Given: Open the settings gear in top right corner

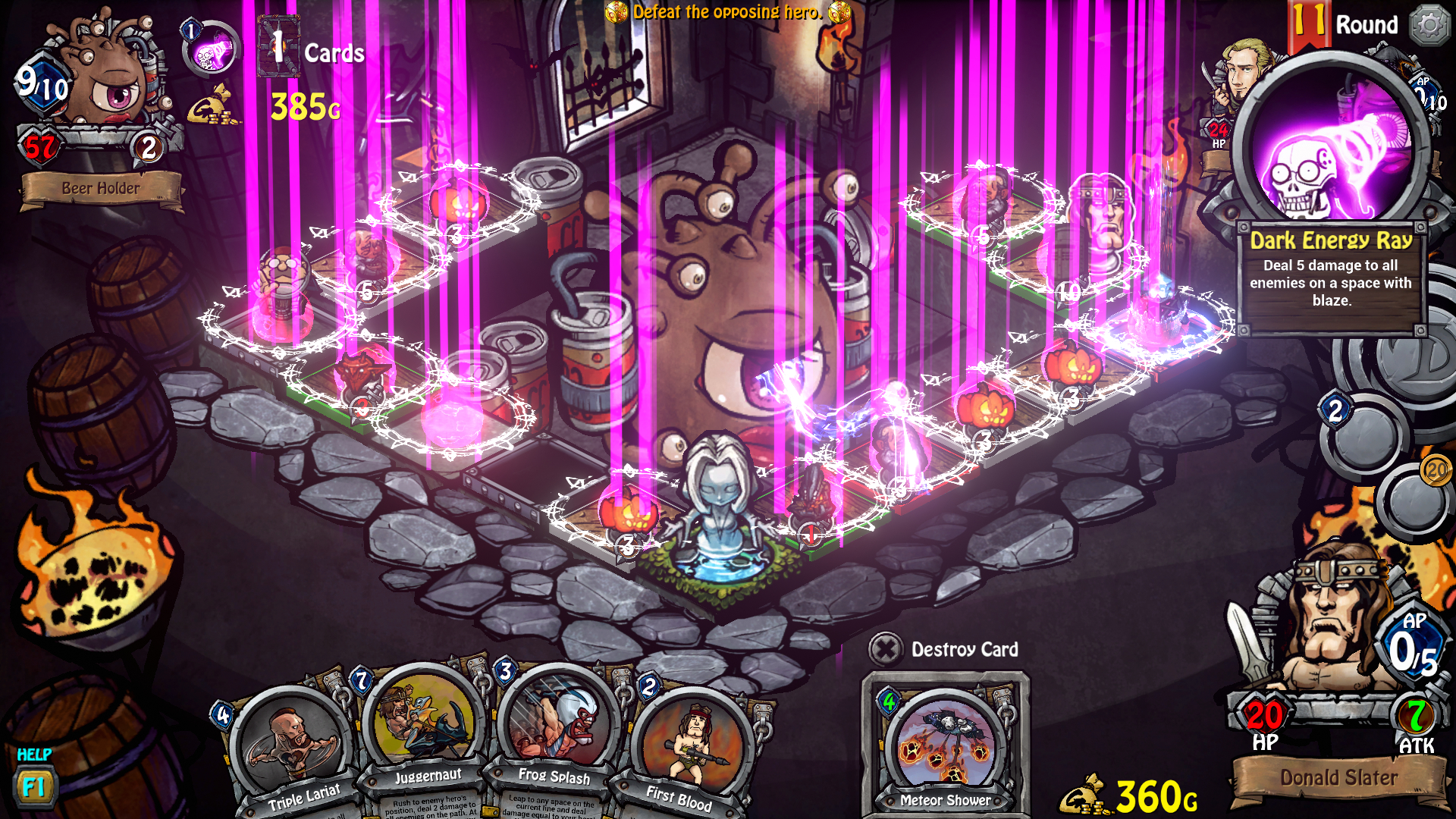Looking at the screenshot, I should pyautogui.click(x=1429, y=24).
